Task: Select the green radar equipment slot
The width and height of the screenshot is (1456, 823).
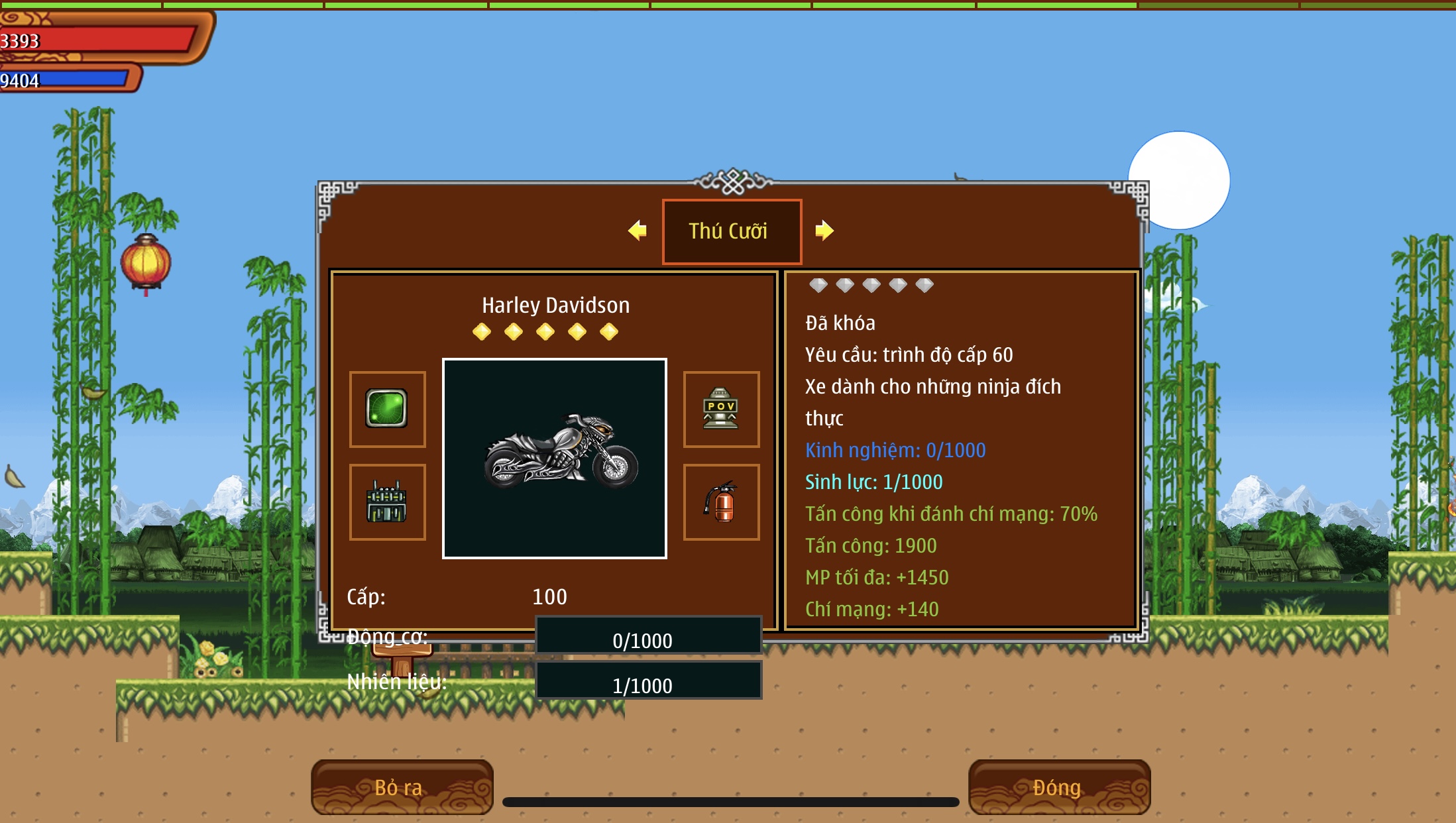Action: (x=388, y=409)
